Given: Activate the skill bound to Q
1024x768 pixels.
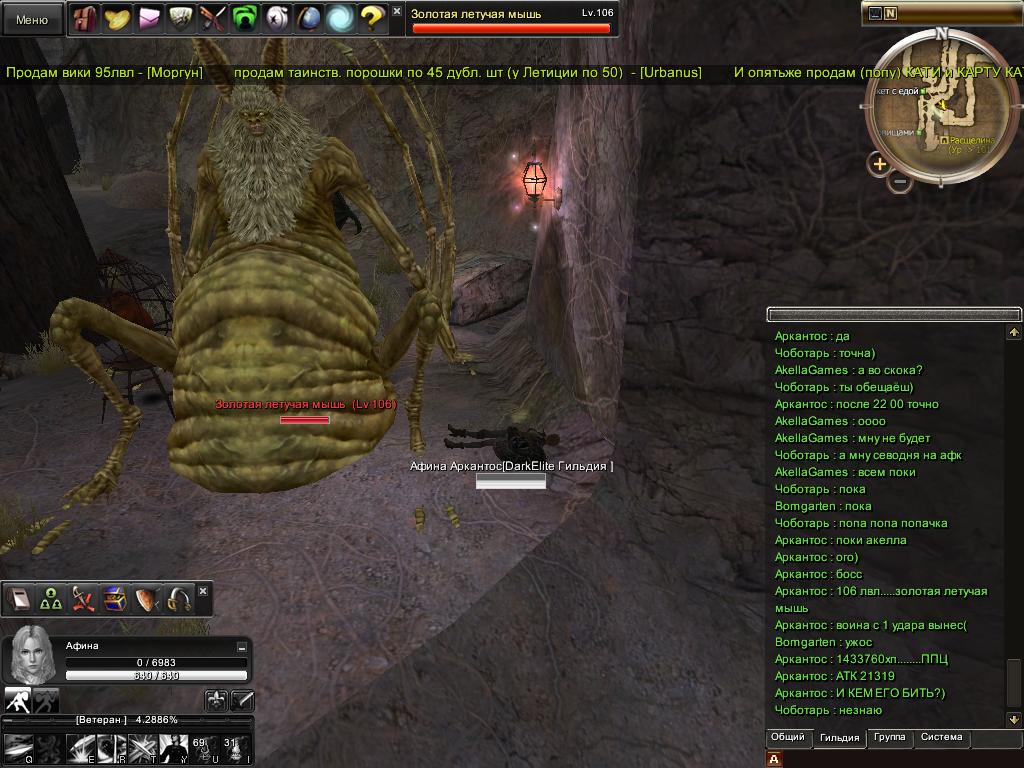Looking at the screenshot, I should pyautogui.click(x=18, y=748).
